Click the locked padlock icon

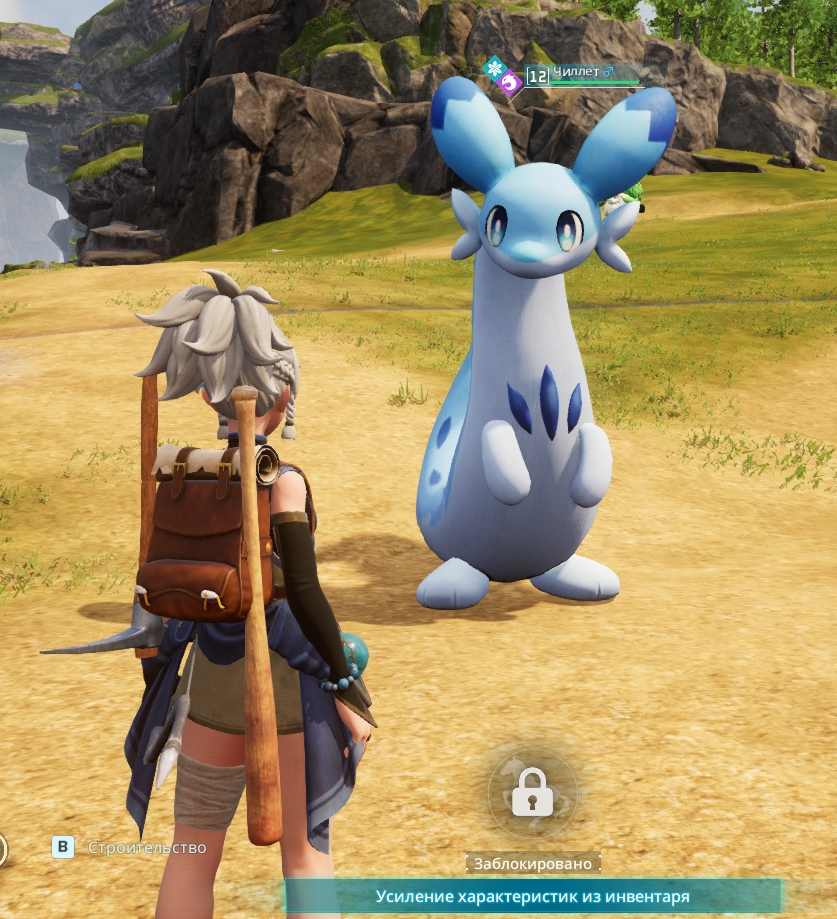pos(532,792)
